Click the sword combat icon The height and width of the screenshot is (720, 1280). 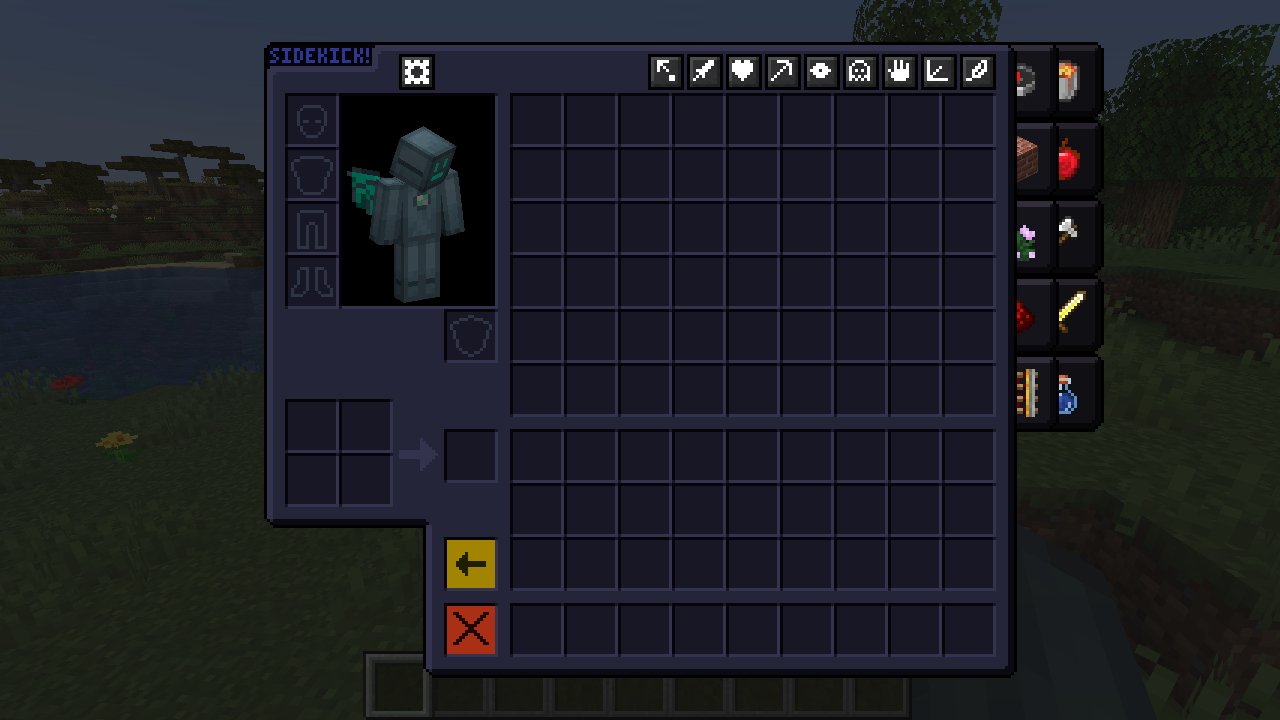pyautogui.click(x=704, y=71)
